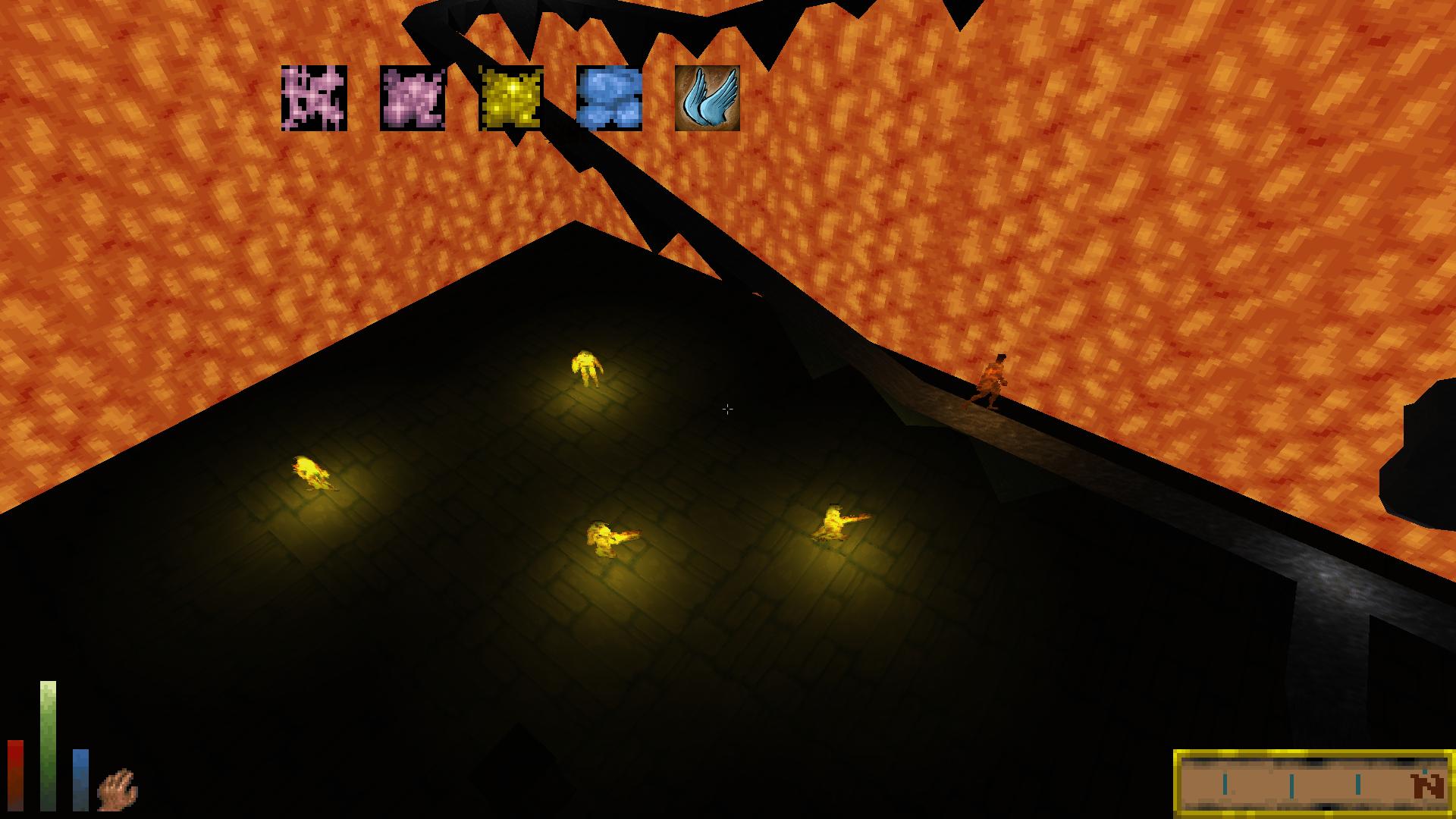Click the second purple spell effect icon

coord(413,98)
